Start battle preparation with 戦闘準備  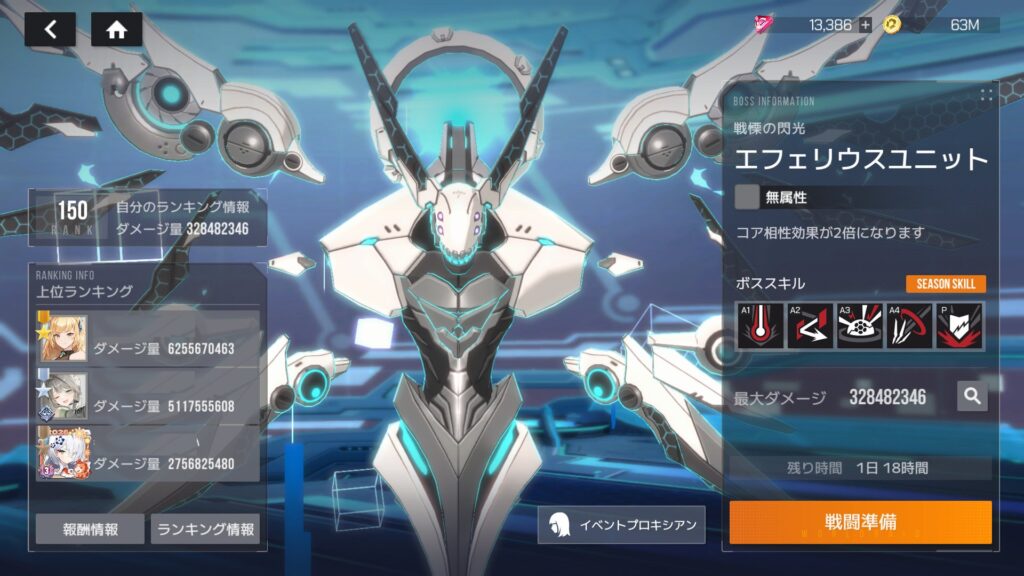click(x=860, y=522)
